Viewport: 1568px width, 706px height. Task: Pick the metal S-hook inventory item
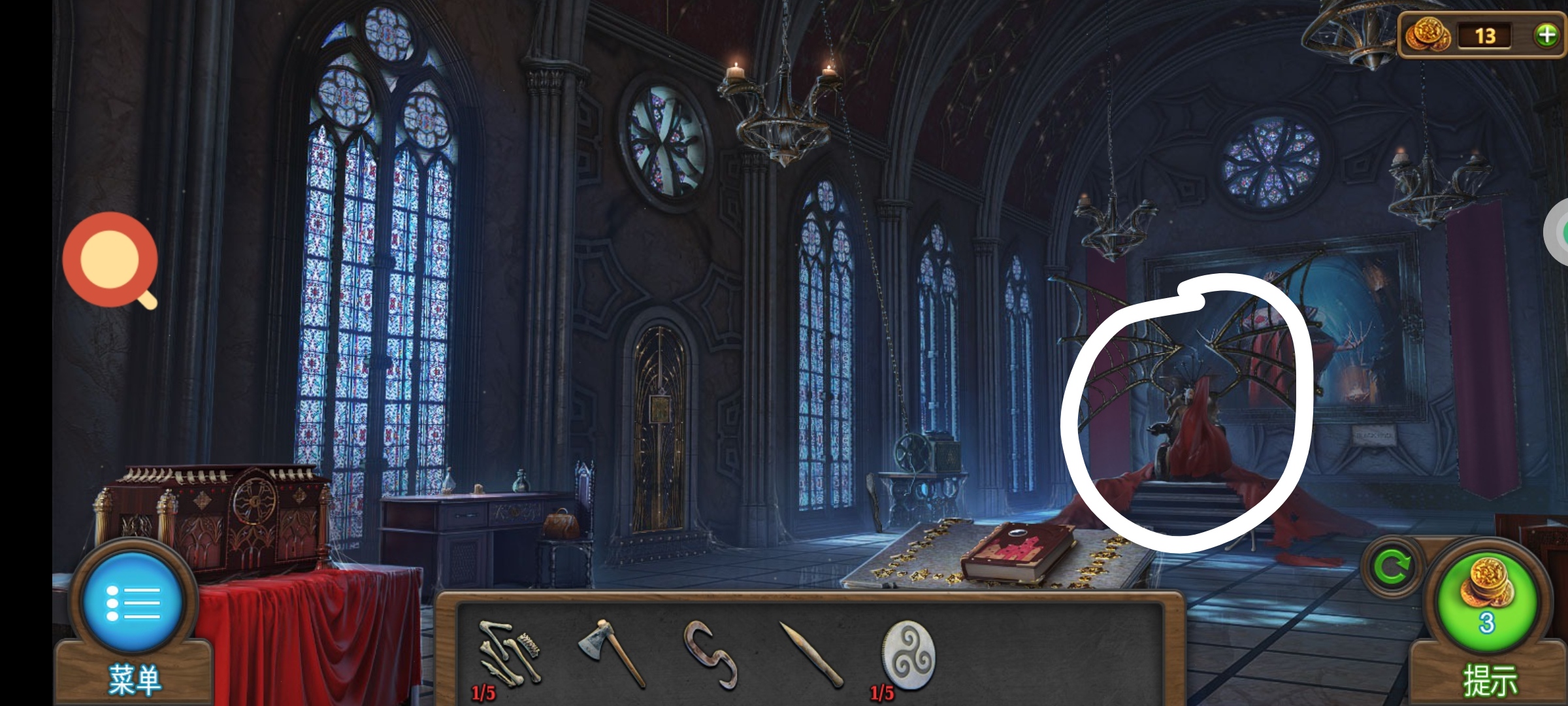711,654
